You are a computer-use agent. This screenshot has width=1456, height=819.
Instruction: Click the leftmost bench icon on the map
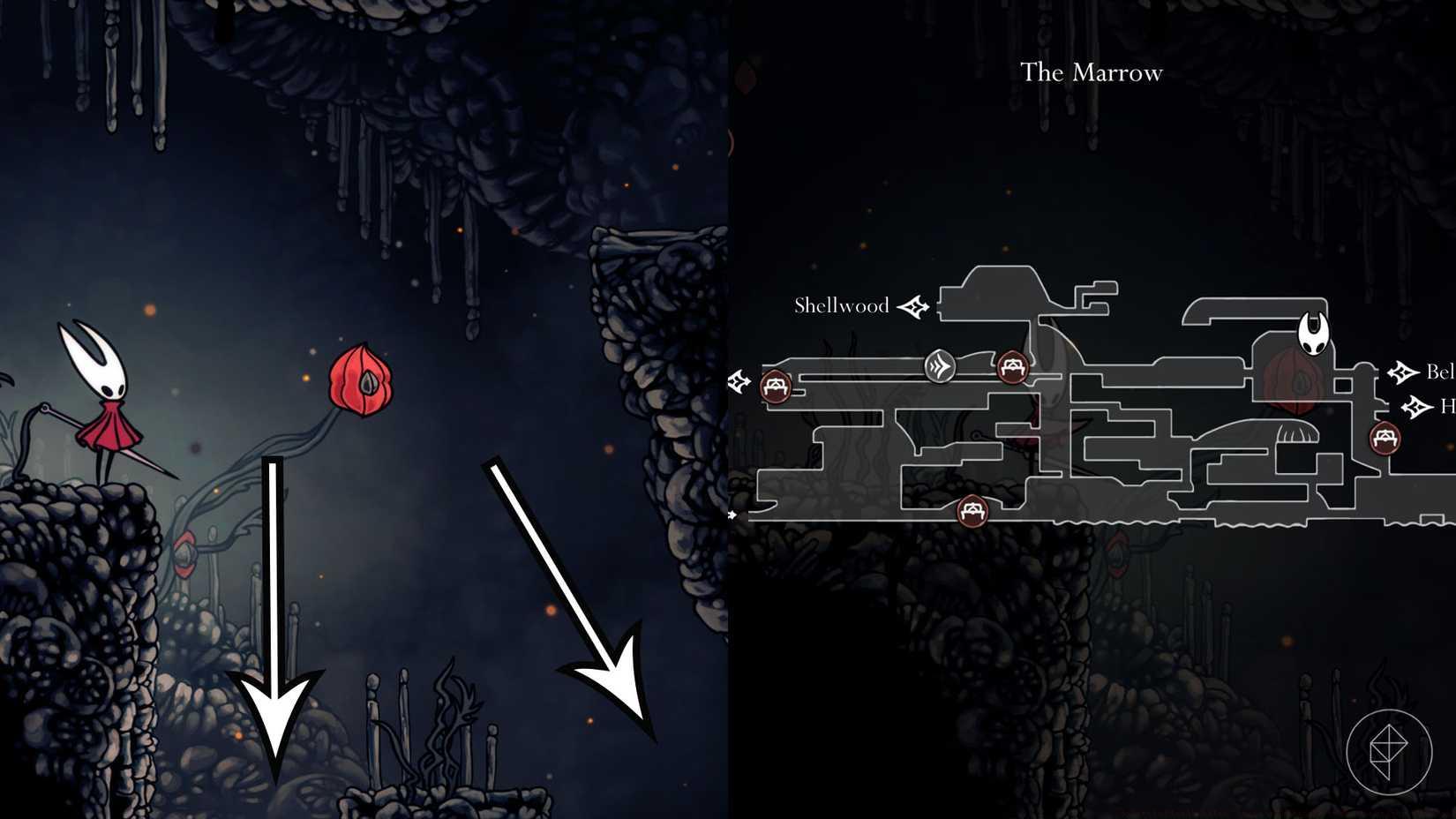pos(775,387)
